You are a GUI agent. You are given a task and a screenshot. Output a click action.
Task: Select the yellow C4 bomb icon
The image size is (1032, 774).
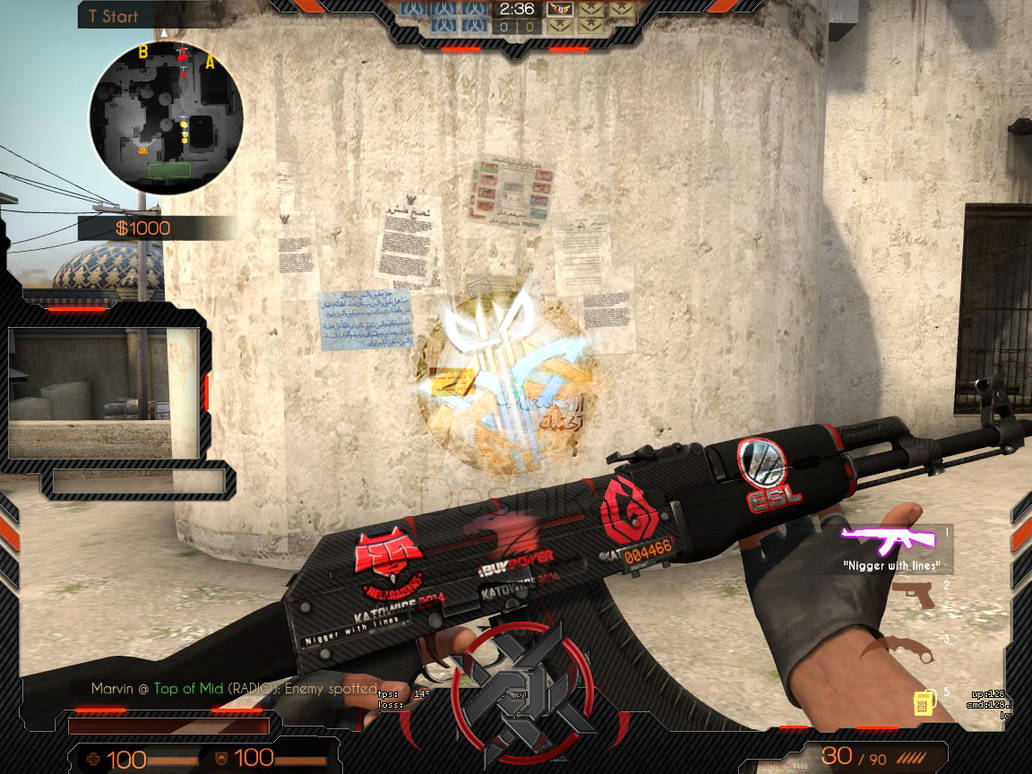point(923,703)
